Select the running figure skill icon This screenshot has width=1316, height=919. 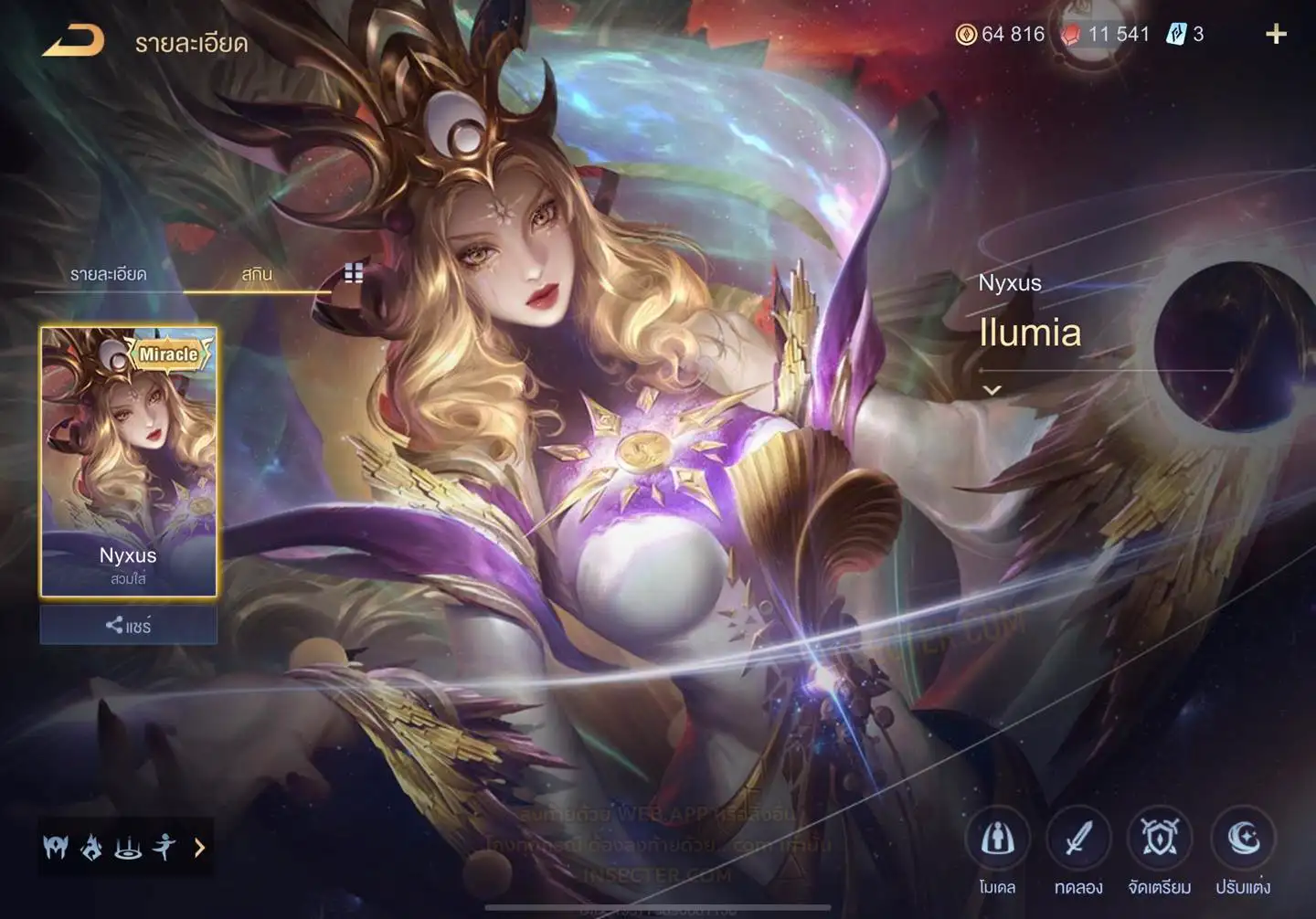[164, 848]
